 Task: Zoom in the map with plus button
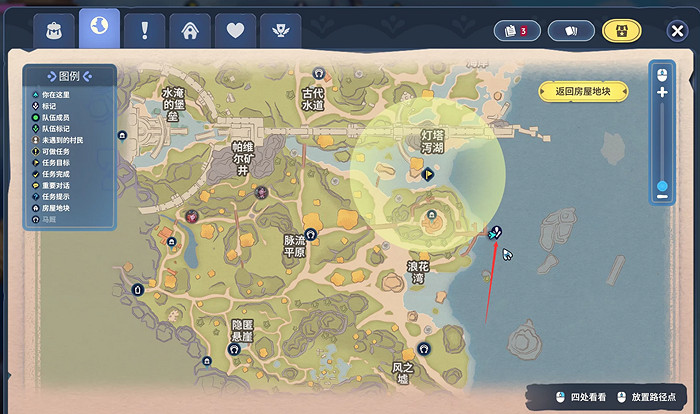click(x=661, y=93)
